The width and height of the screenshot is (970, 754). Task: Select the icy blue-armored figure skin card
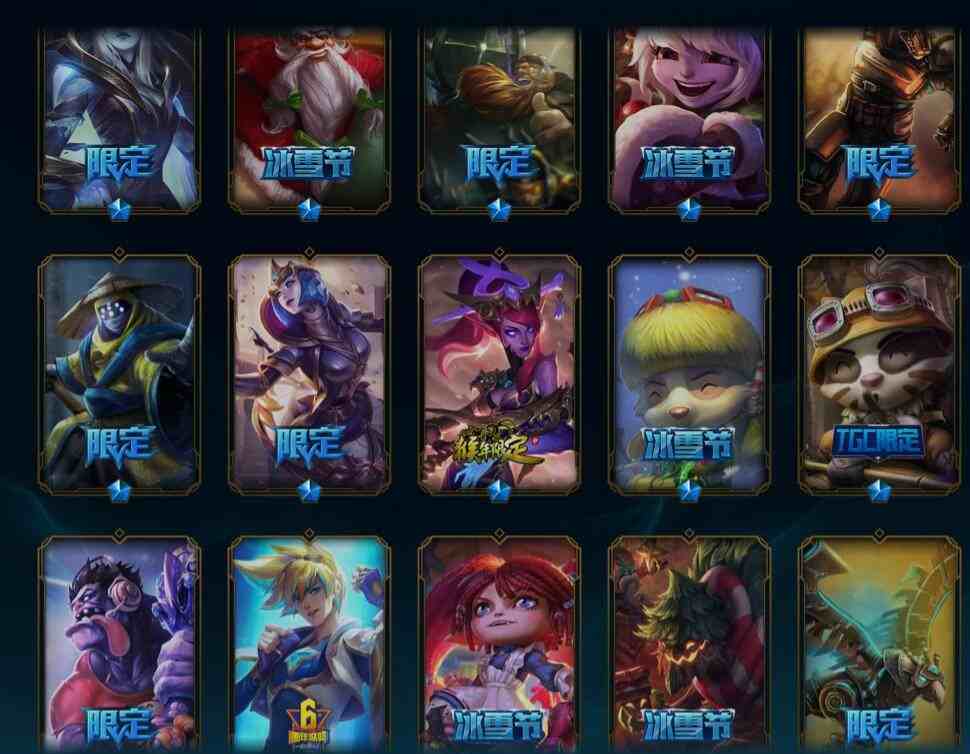119,118
